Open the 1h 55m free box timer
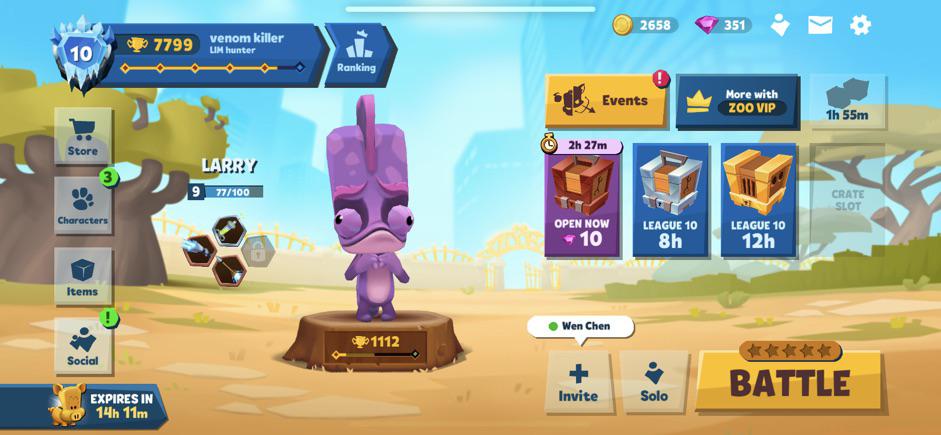This screenshot has width=941, height=435. (847, 101)
